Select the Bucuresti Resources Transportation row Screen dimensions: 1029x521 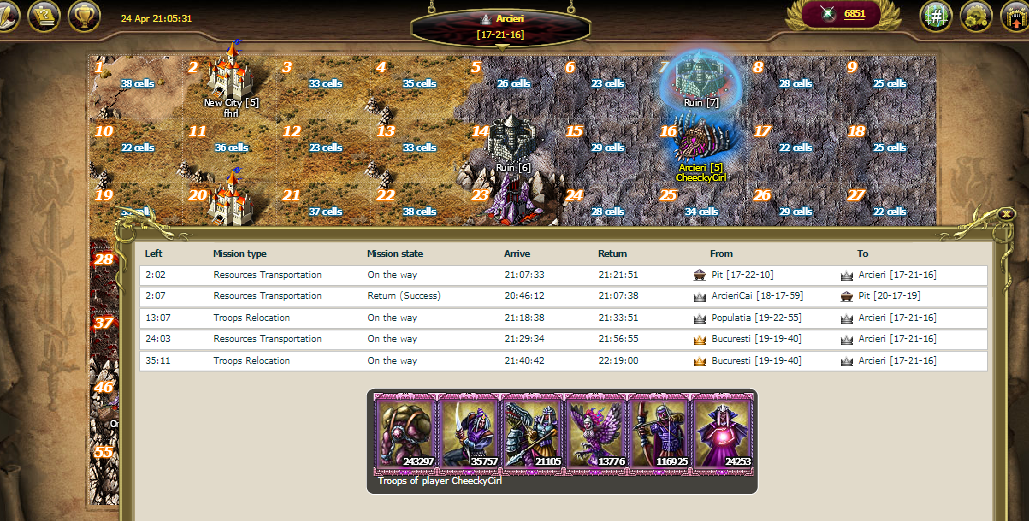tap(563, 339)
